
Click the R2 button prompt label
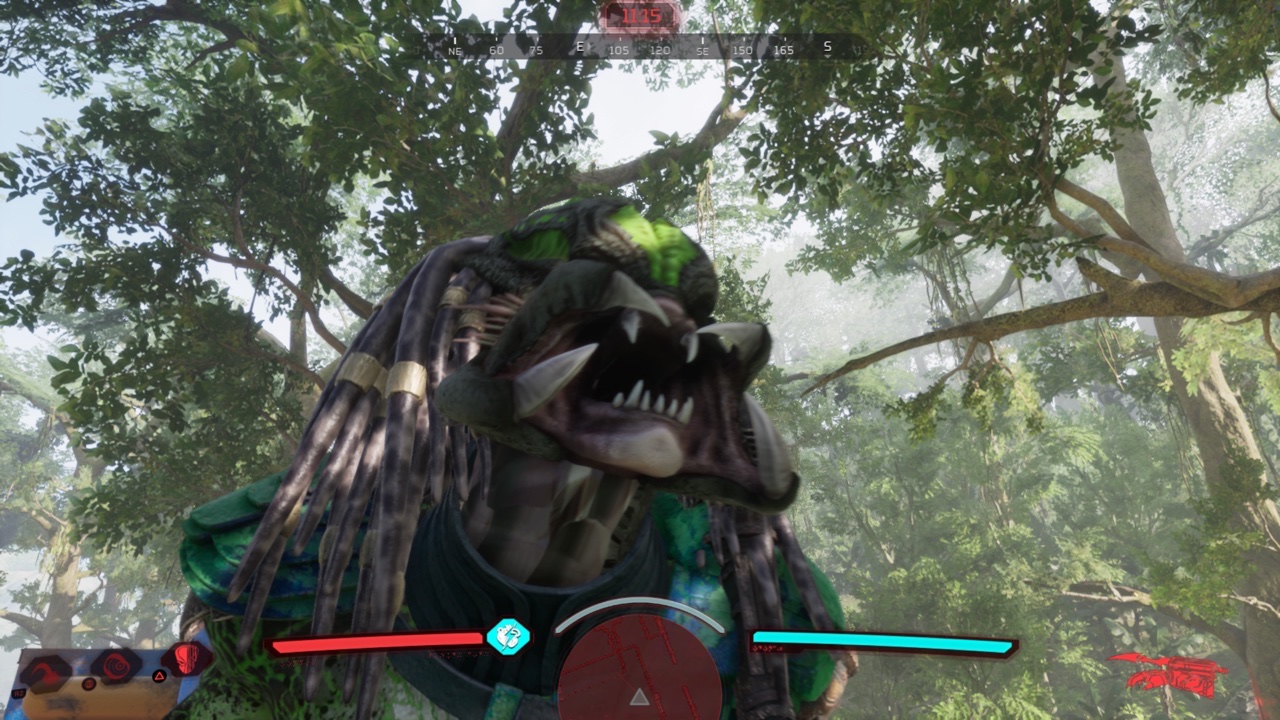point(19,692)
